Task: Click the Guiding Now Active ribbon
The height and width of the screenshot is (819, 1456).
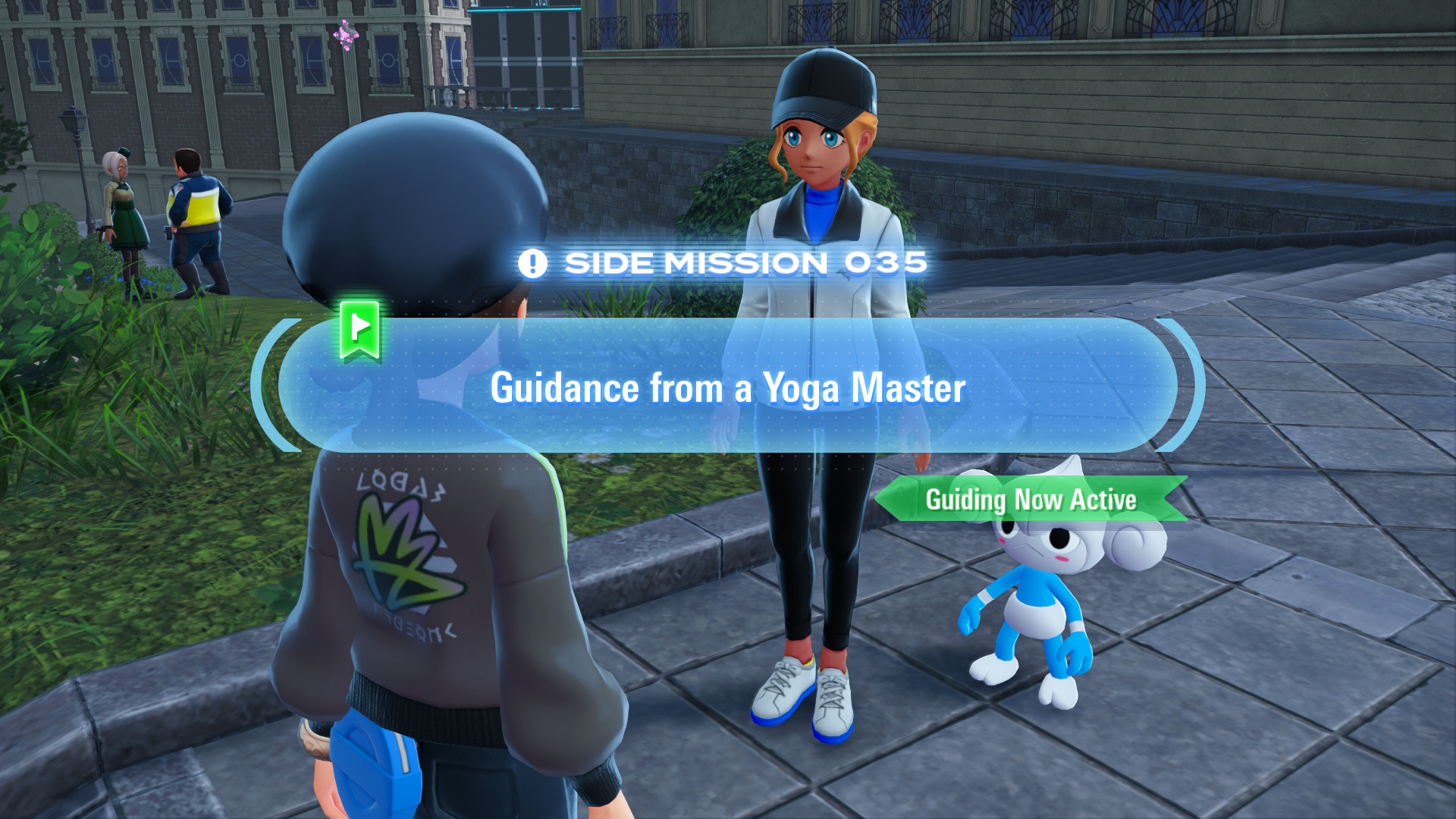Action: [x=1031, y=500]
